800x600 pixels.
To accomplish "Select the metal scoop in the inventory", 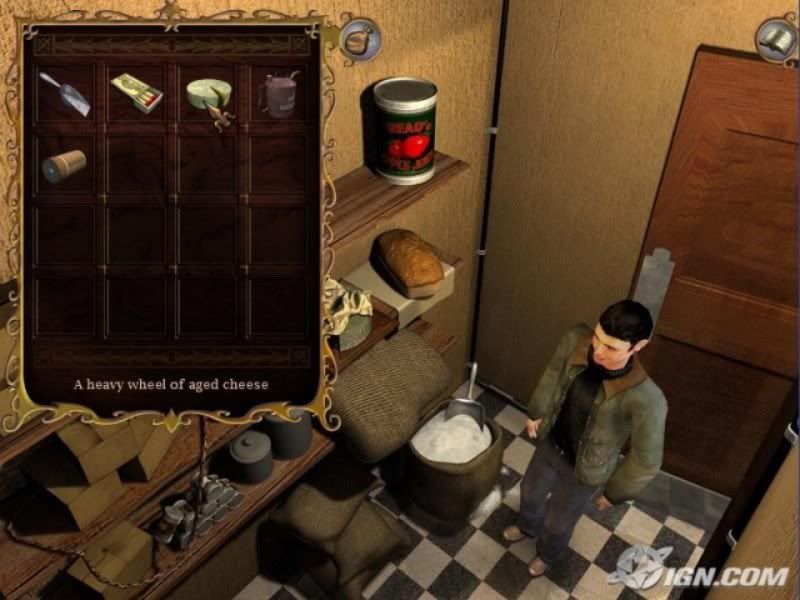I will point(66,94).
